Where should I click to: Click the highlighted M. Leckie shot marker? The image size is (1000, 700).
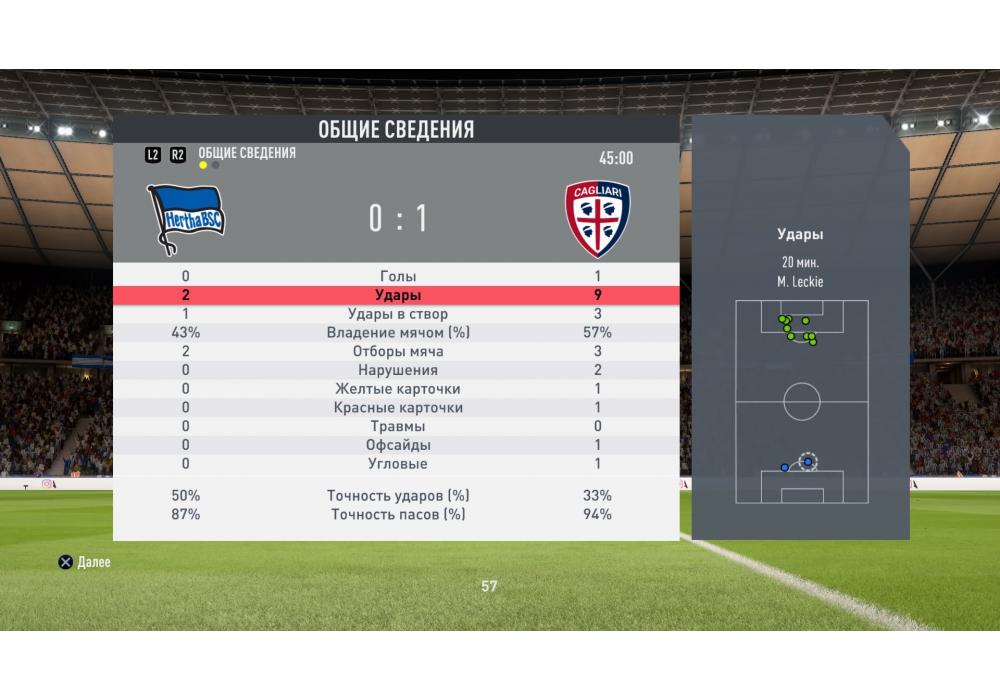[x=808, y=461]
